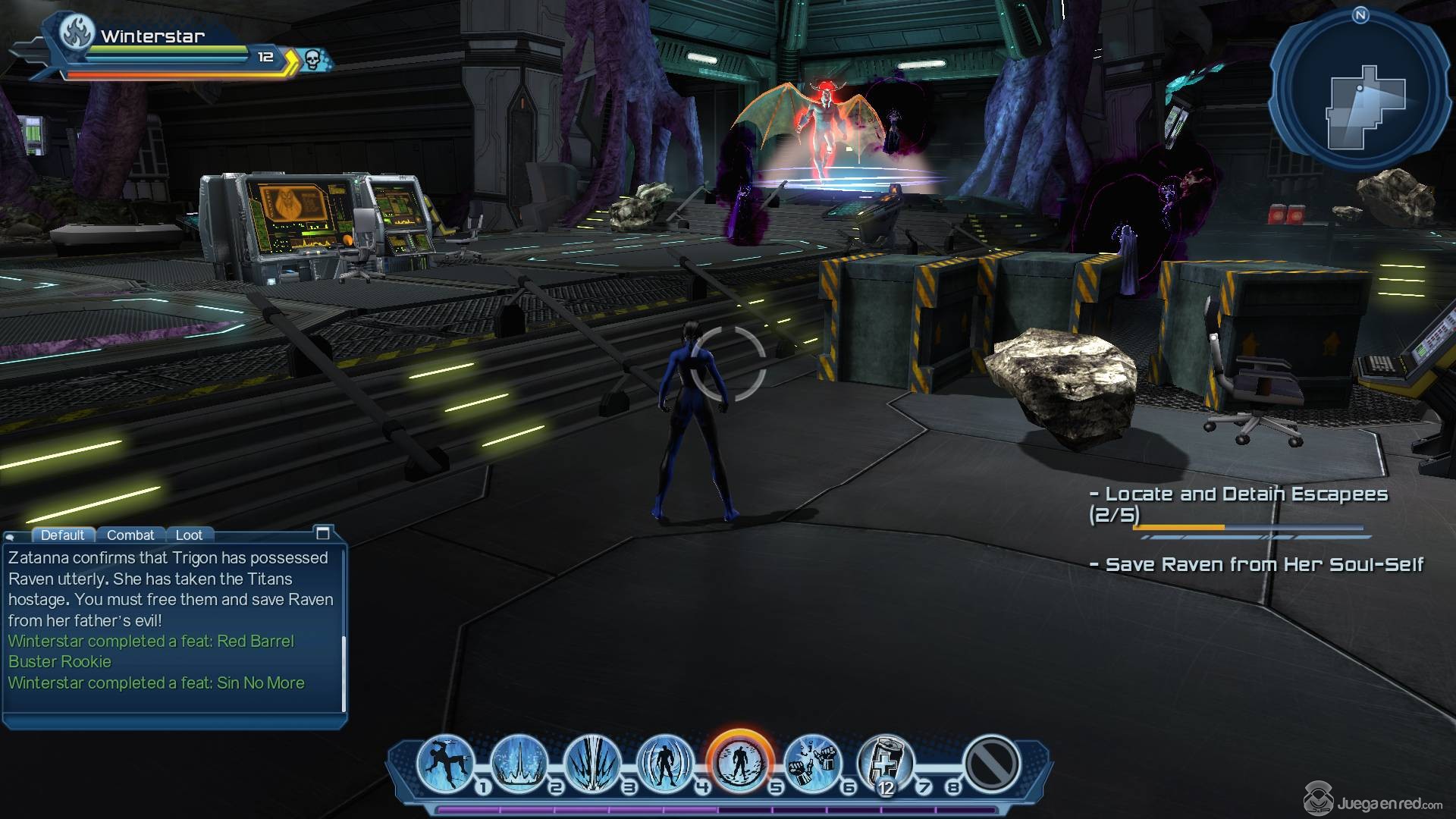Activate the flying kick ability in slot 1
This screenshot has height=819, width=1456.
(445, 763)
